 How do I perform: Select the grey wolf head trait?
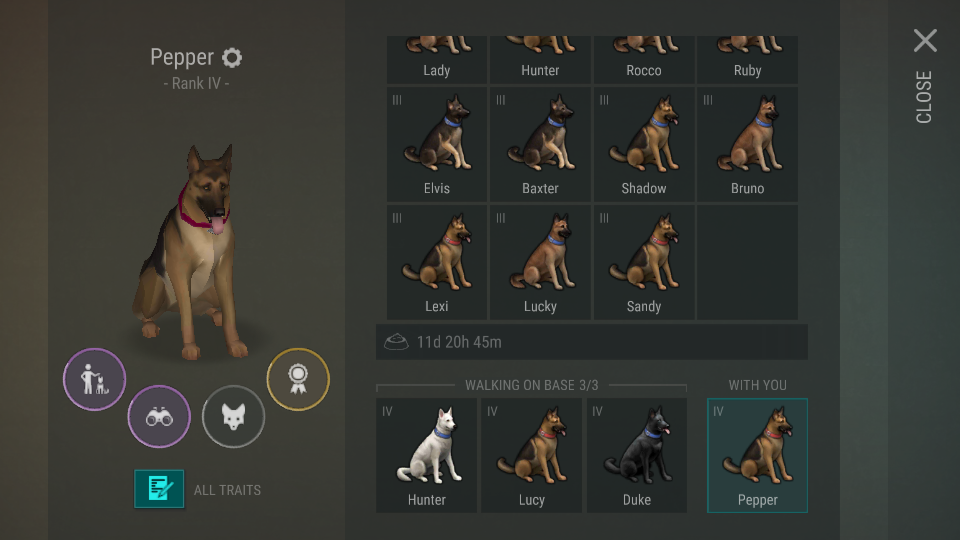click(x=233, y=417)
